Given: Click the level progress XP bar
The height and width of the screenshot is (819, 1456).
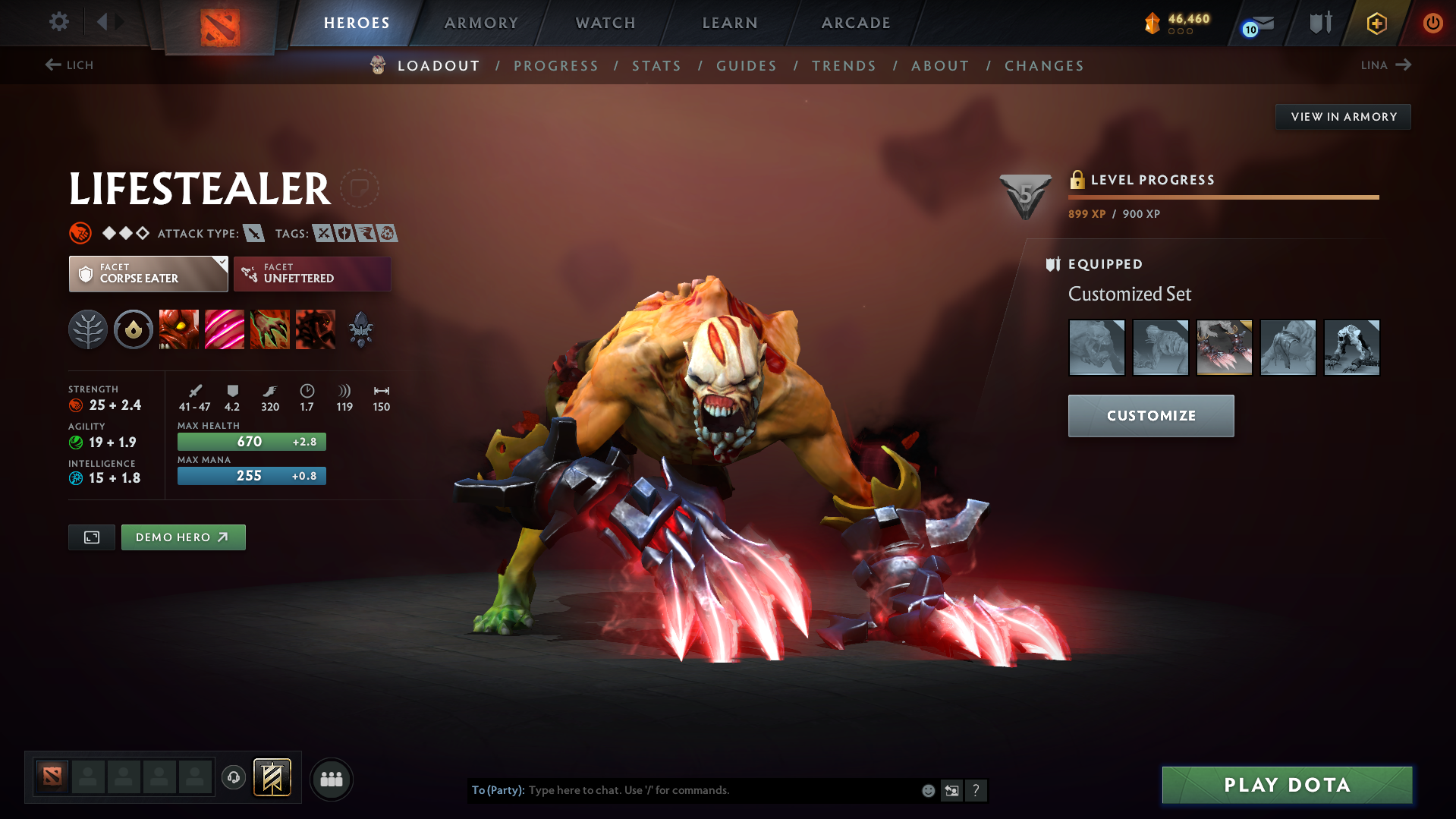Looking at the screenshot, I should [1223, 197].
